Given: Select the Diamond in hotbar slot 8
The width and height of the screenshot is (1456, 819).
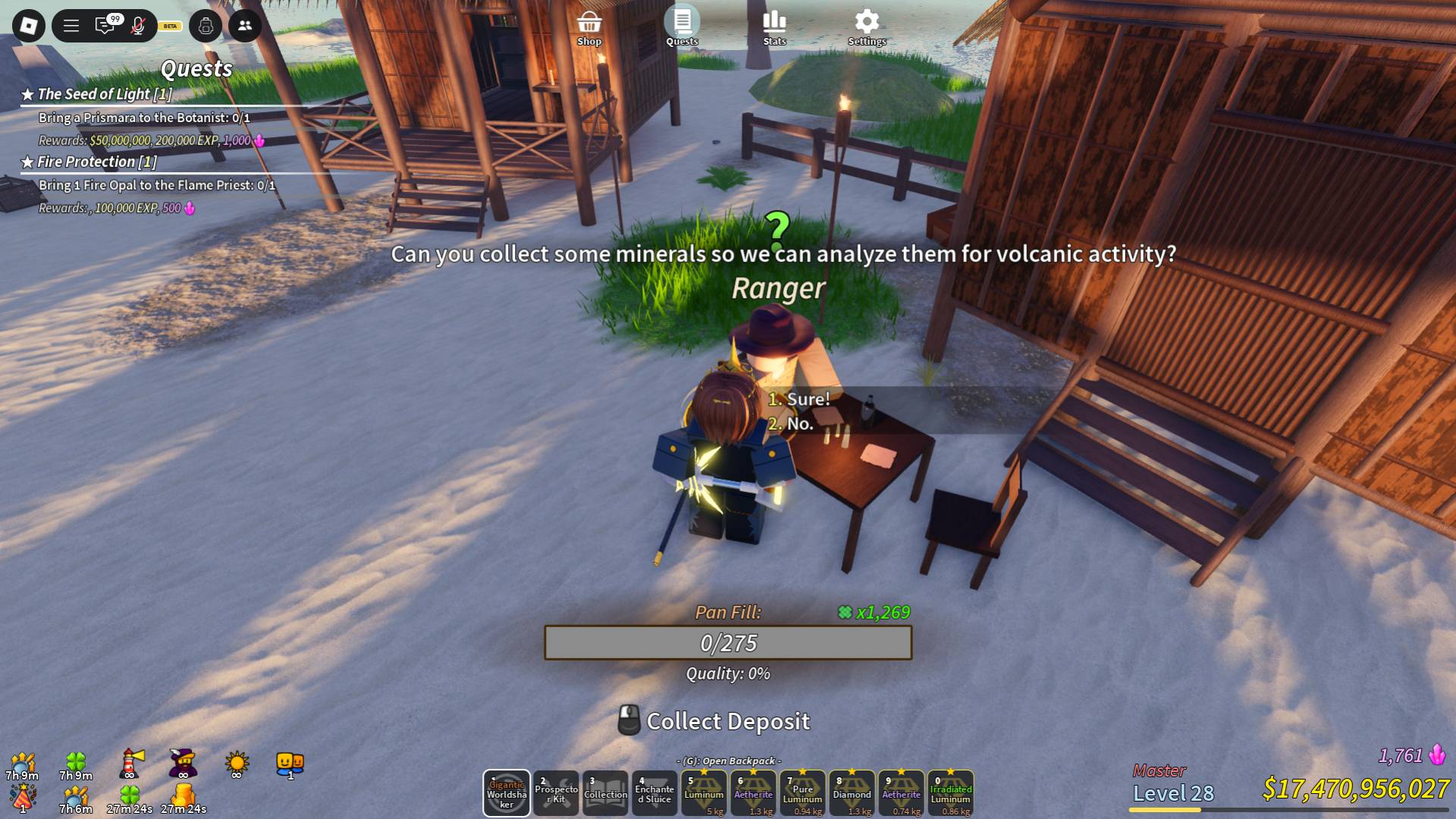Looking at the screenshot, I should tap(851, 793).
